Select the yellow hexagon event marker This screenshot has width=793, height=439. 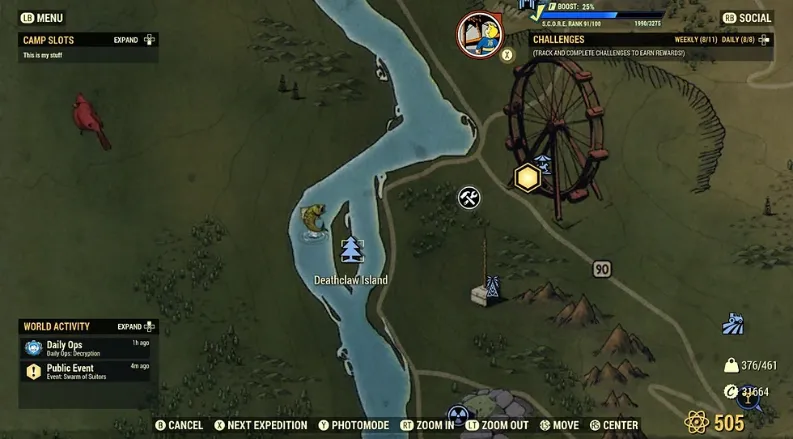point(527,178)
